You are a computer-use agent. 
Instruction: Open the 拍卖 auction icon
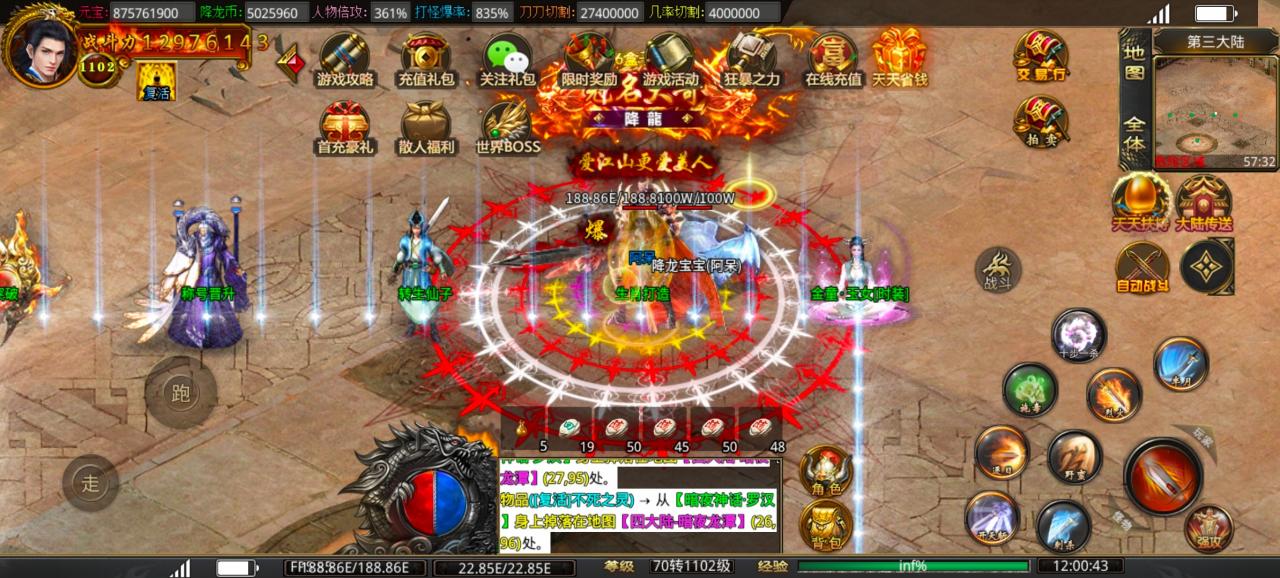pos(1041,121)
